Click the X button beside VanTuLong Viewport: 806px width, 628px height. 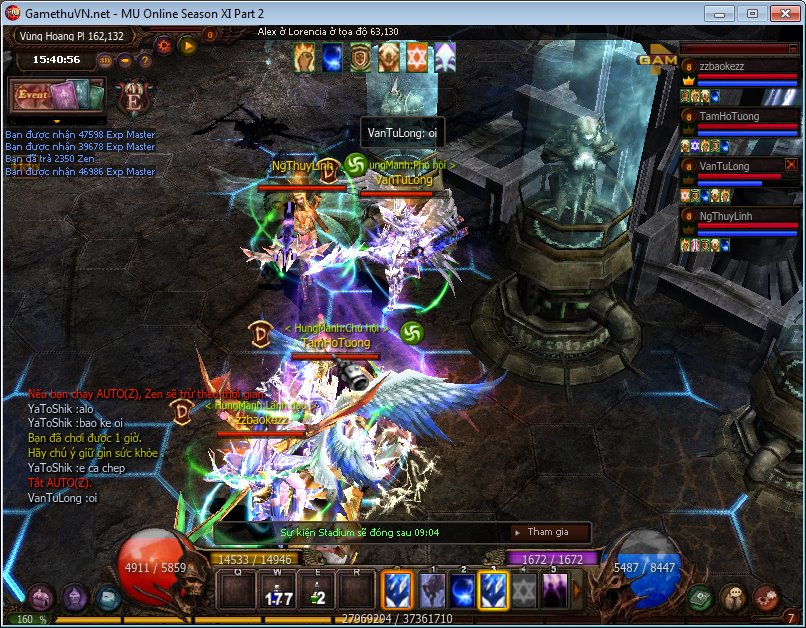[x=791, y=165]
